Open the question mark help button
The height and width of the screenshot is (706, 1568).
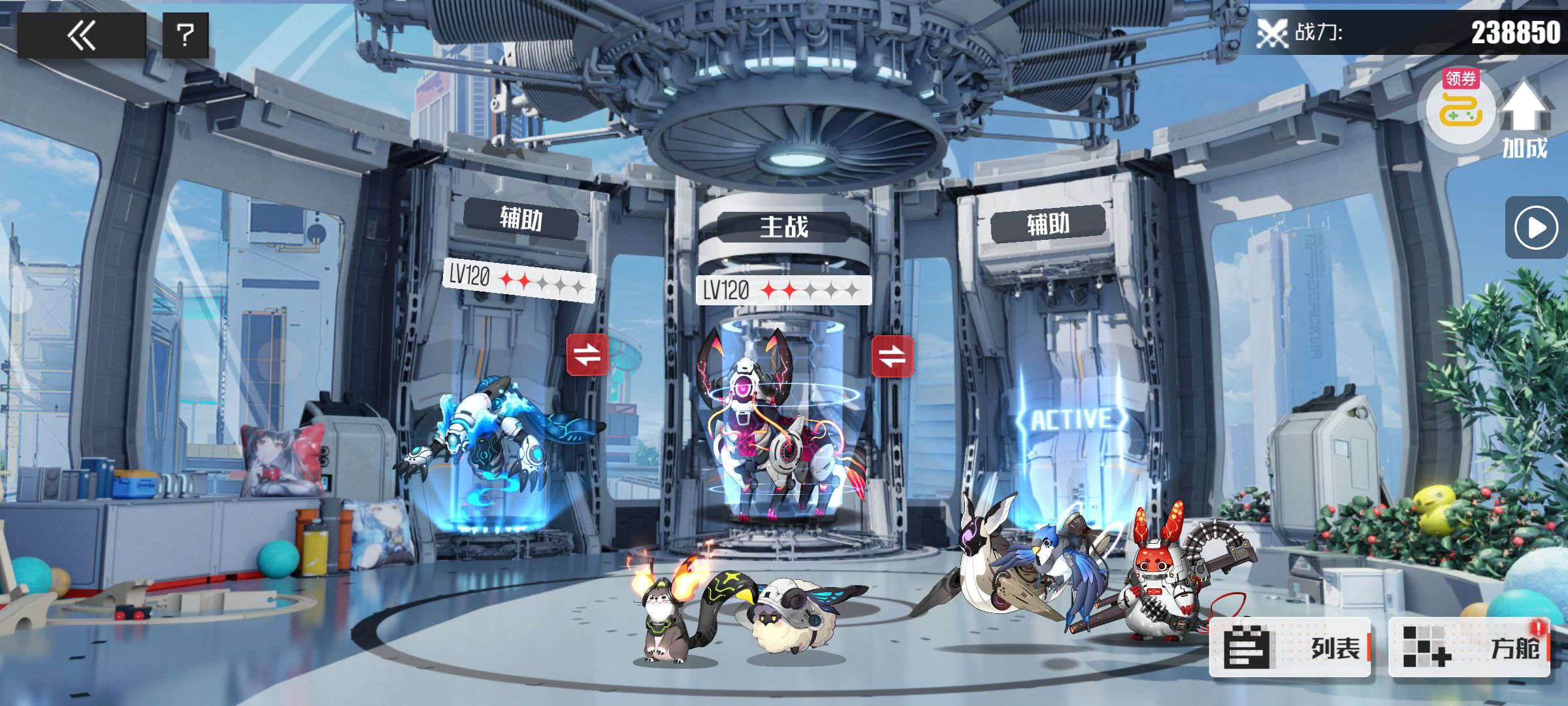click(x=186, y=35)
